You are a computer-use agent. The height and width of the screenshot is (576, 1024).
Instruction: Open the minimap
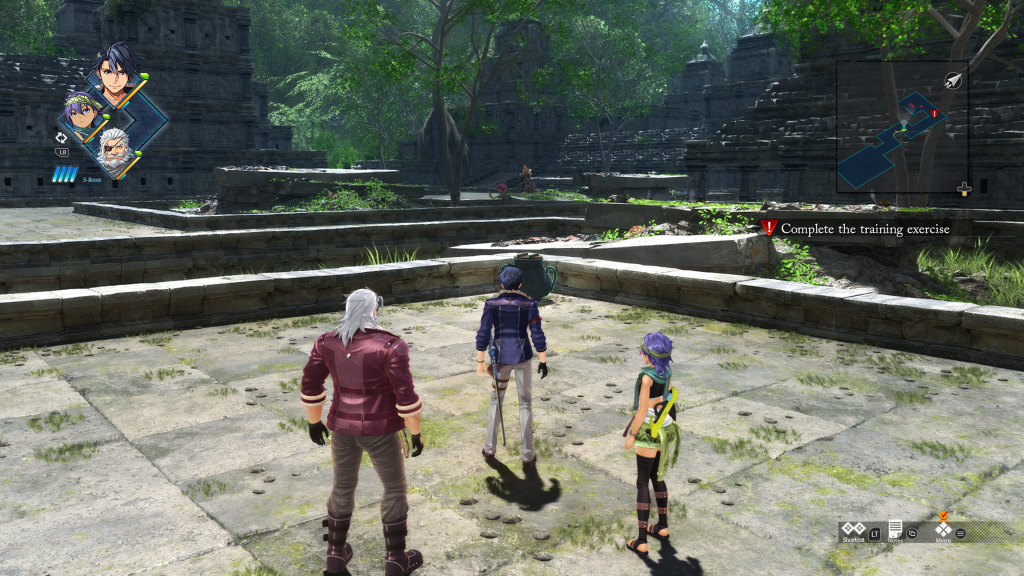tap(900, 127)
